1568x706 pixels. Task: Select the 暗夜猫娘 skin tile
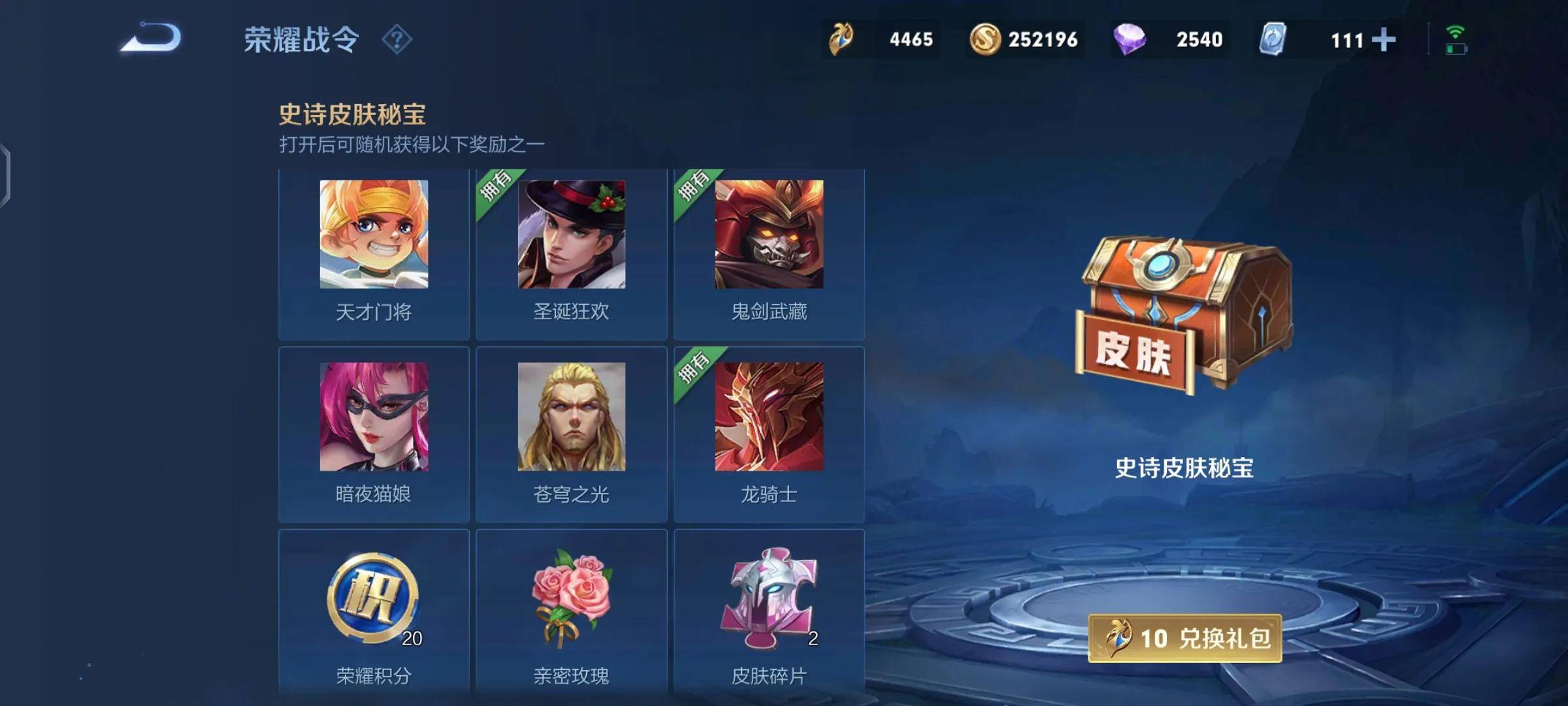click(x=374, y=434)
